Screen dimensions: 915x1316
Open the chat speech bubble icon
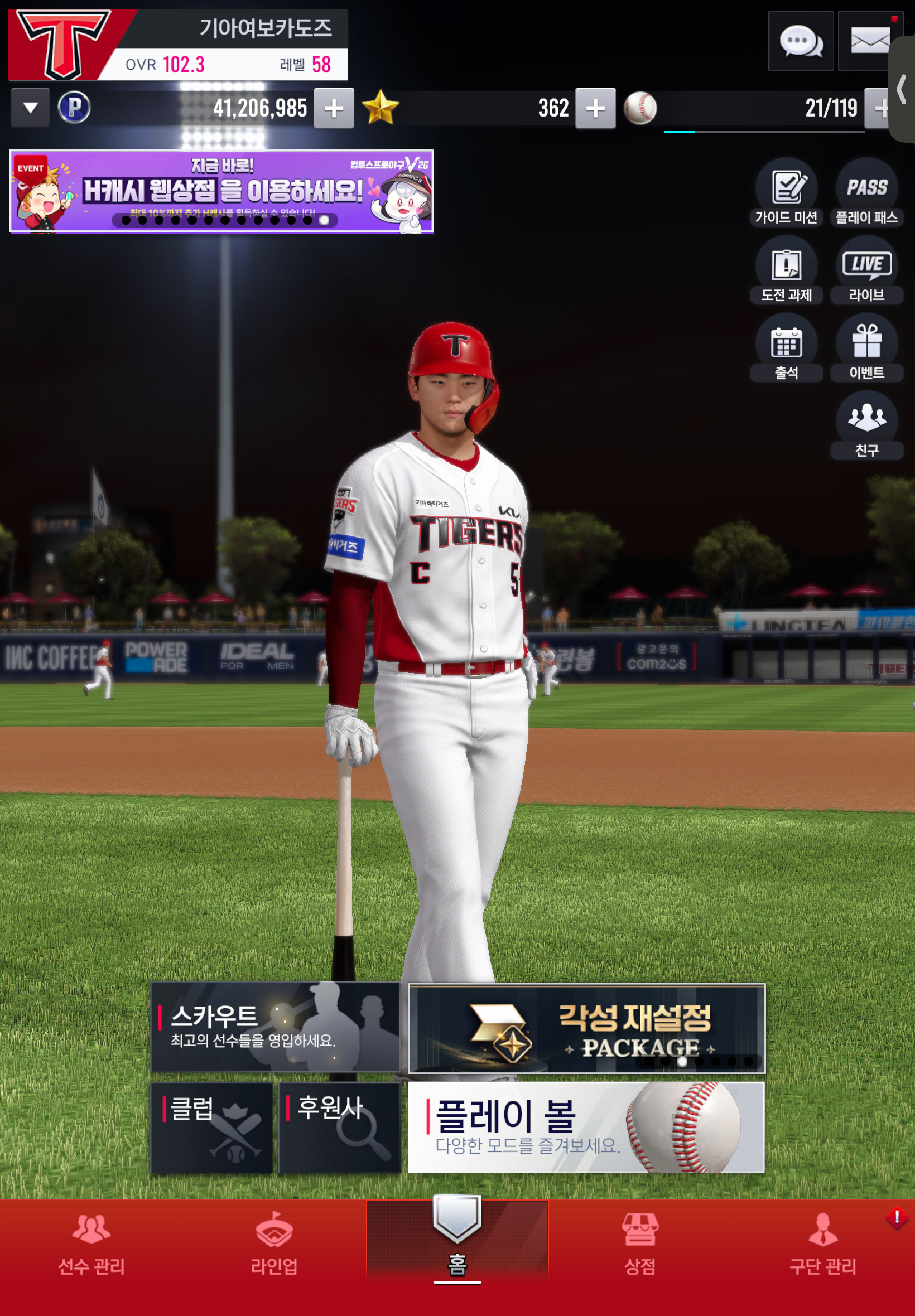pos(800,41)
